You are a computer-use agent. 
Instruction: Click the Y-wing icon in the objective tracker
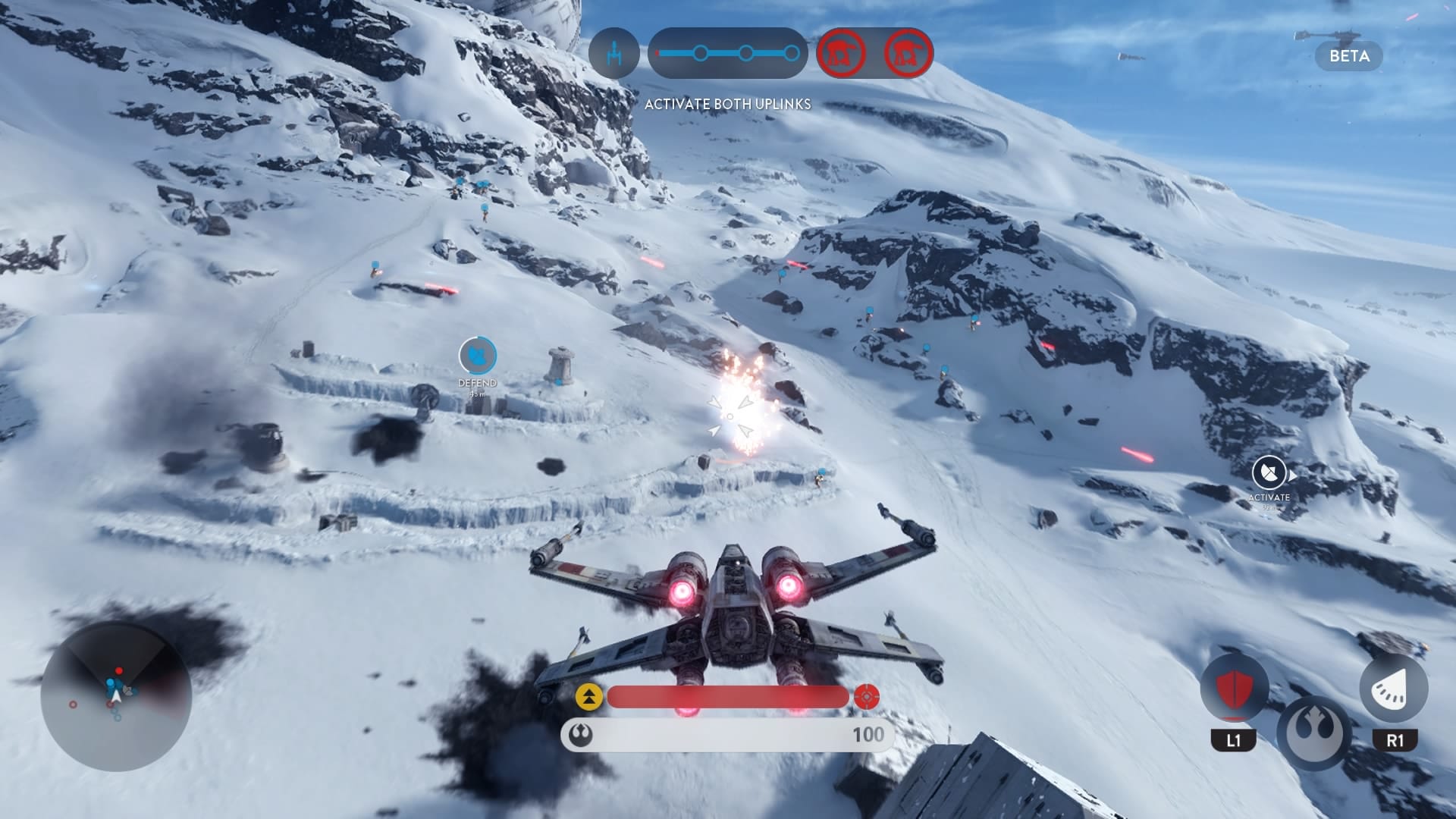coord(614,53)
